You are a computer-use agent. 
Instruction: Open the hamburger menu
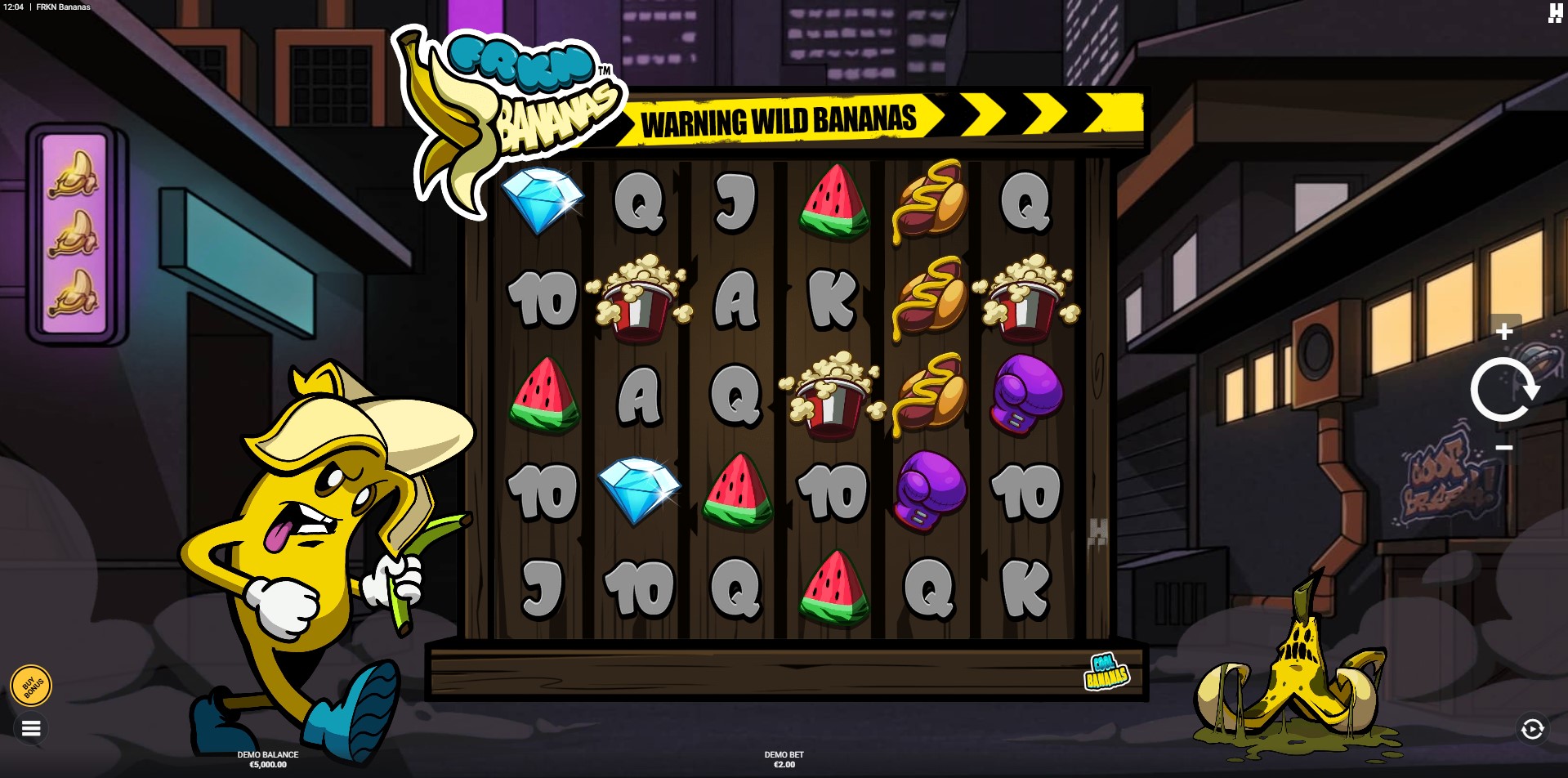pos(31,728)
